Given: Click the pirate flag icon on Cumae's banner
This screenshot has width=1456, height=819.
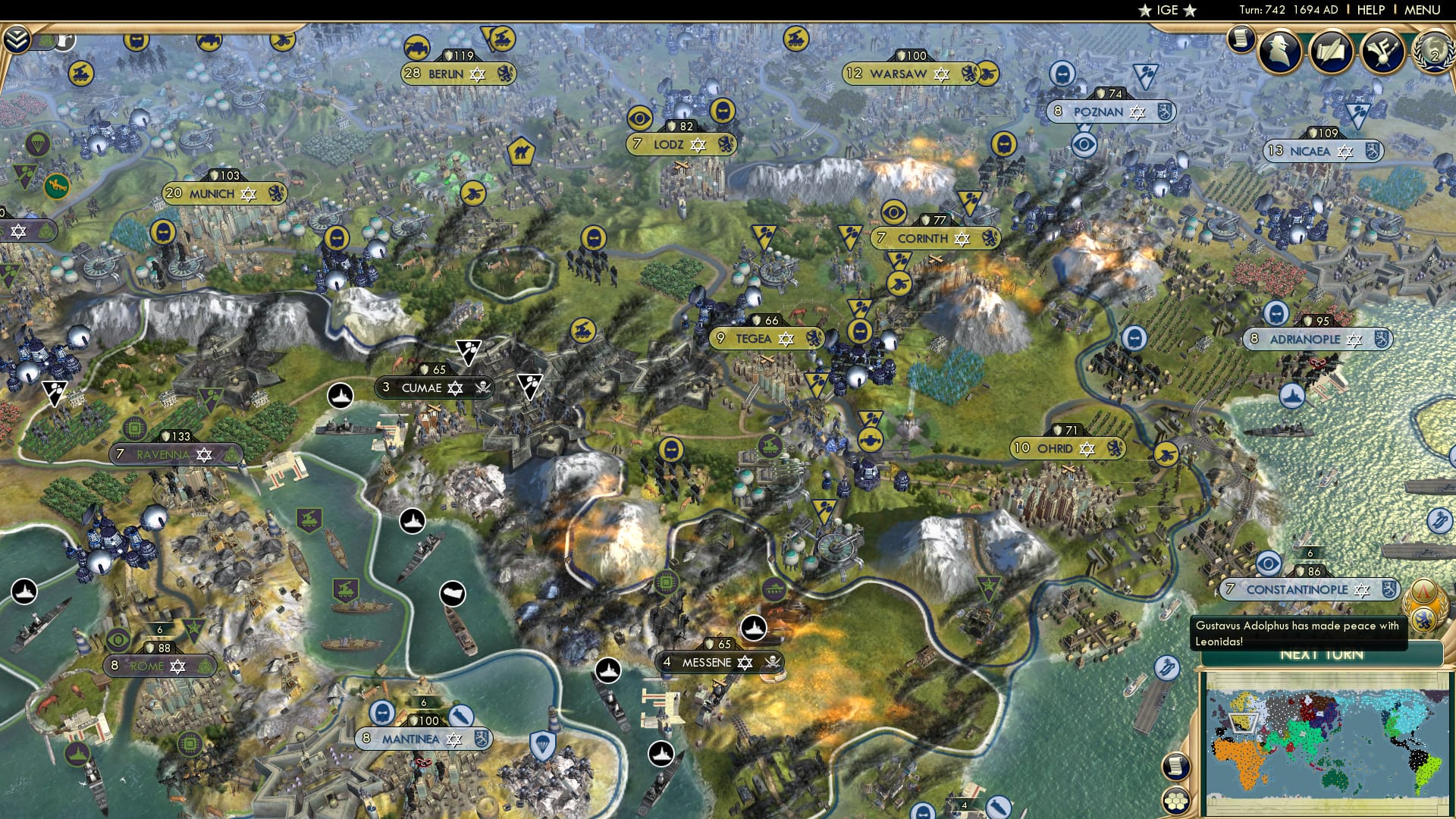Looking at the screenshot, I should coord(483,388).
